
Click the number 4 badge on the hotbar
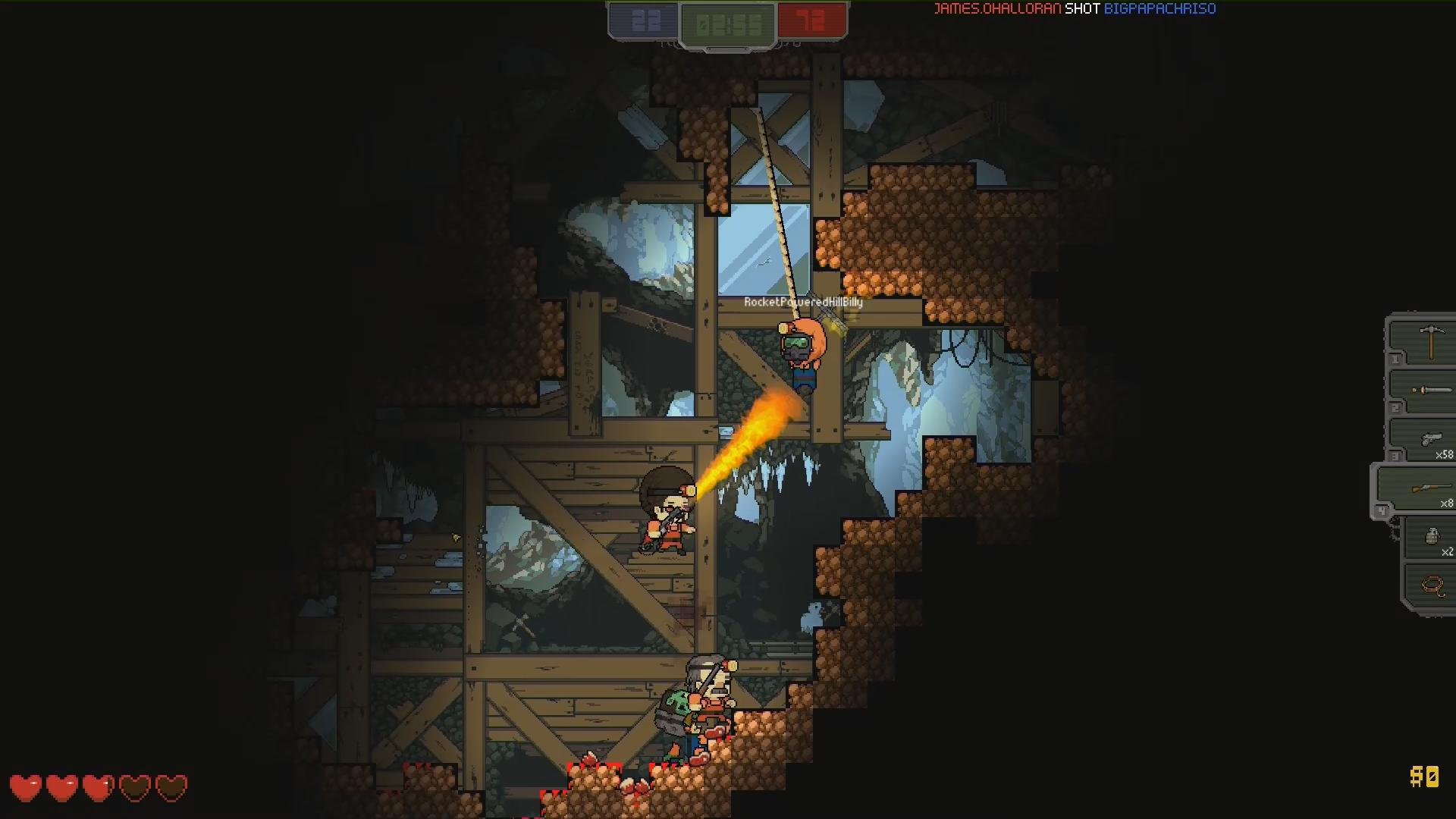point(1382,510)
